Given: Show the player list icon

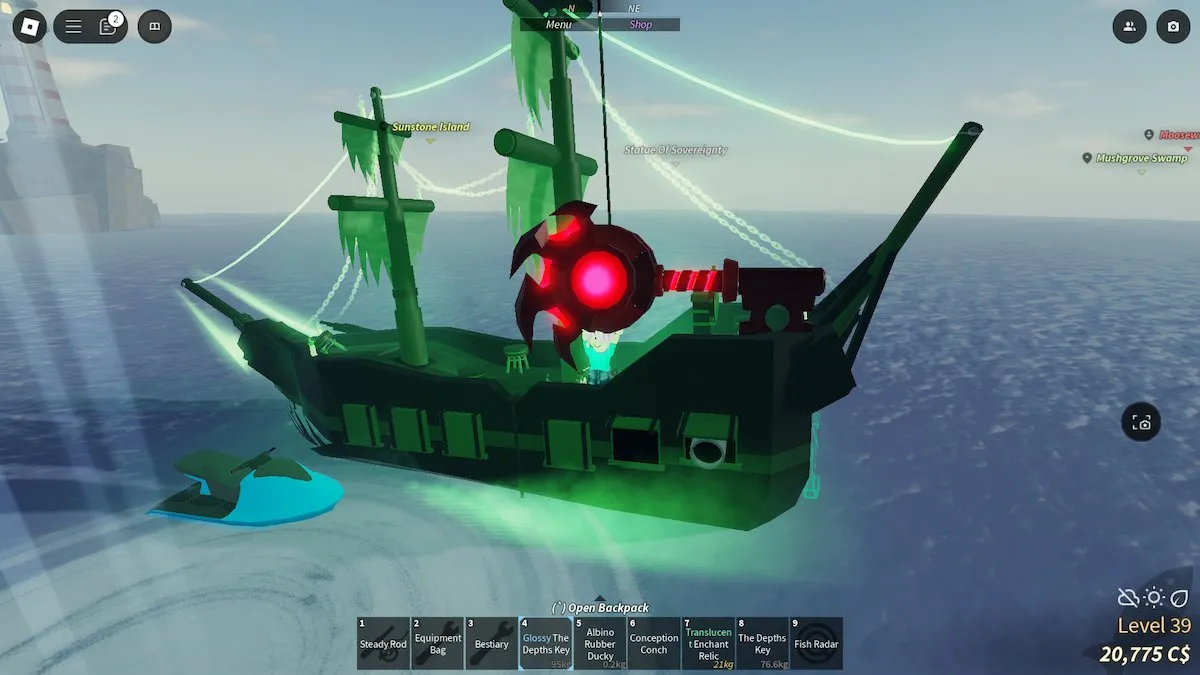Looking at the screenshot, I should 1129,27.
